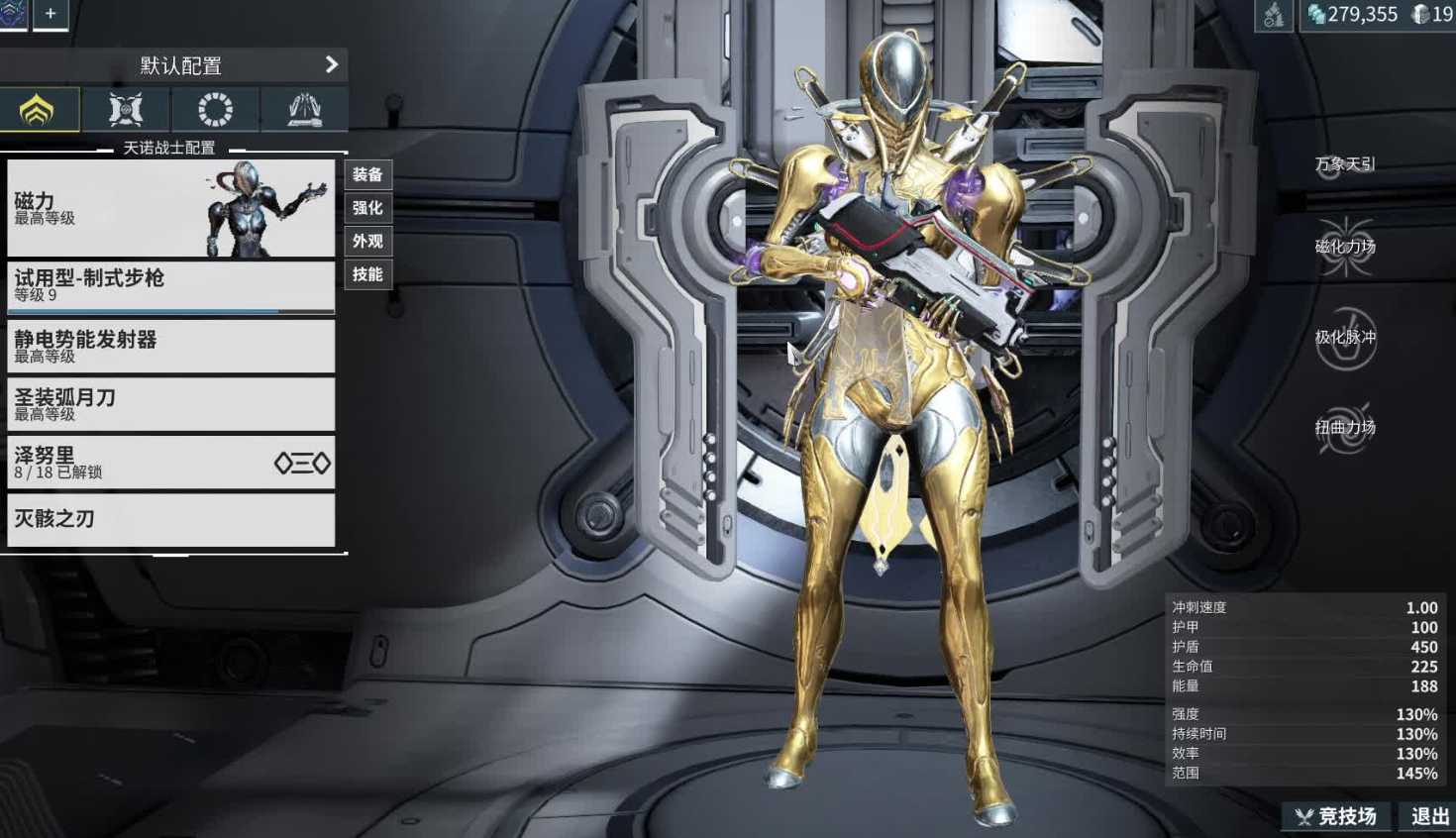Click the credits currency icon
This screenshot has height=838, width=1456.
(x=1317, y=15)
